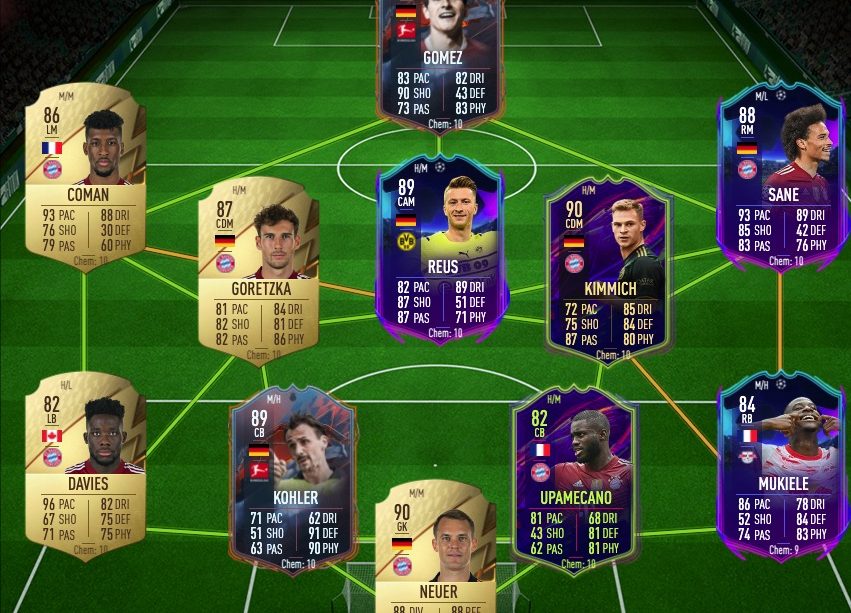Select the Mukiele right back card
Image resolution: width=851 pixels, height=613 pixels.
coord(781,468)
